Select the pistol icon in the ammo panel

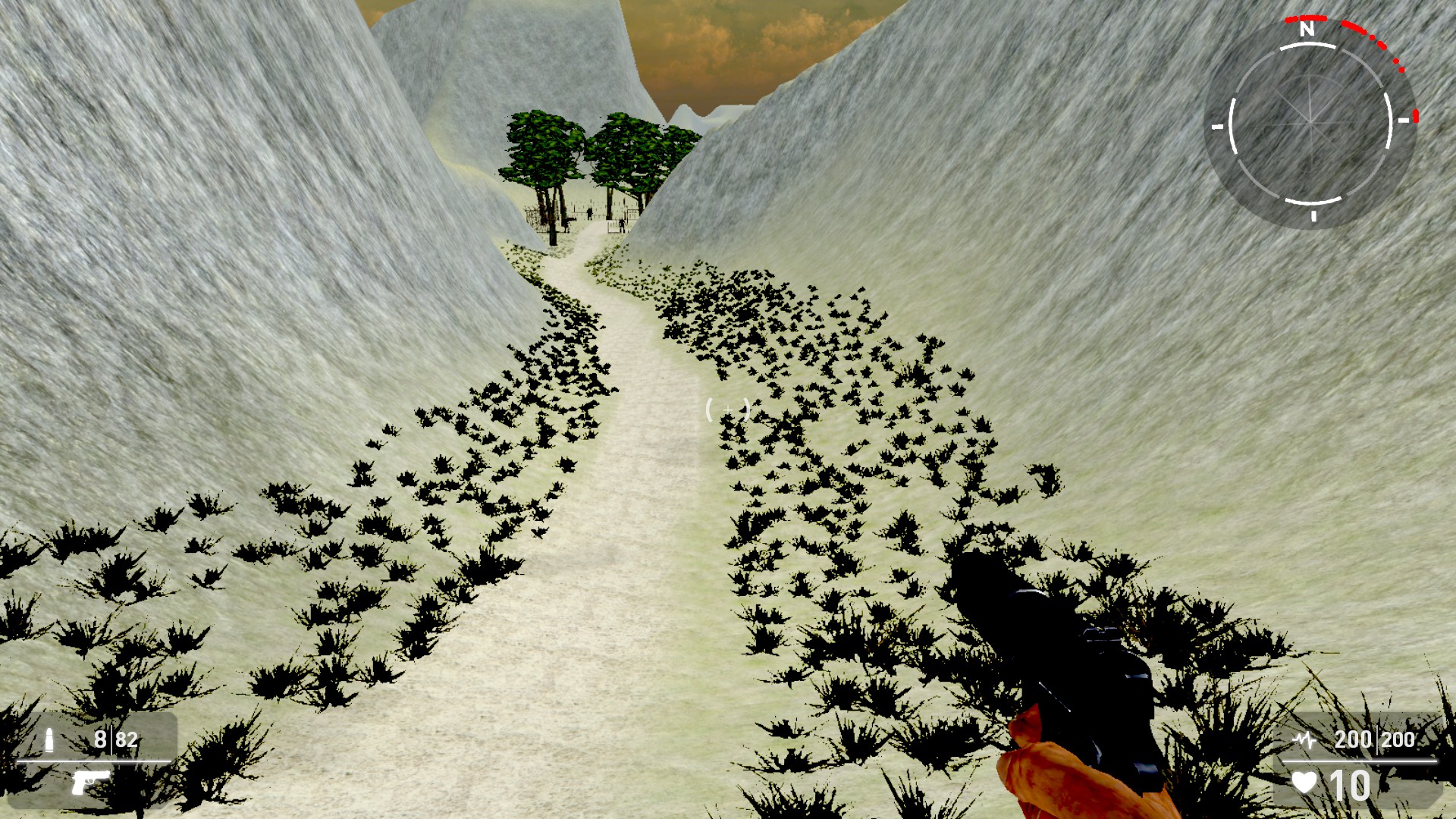tap(93, 783)
